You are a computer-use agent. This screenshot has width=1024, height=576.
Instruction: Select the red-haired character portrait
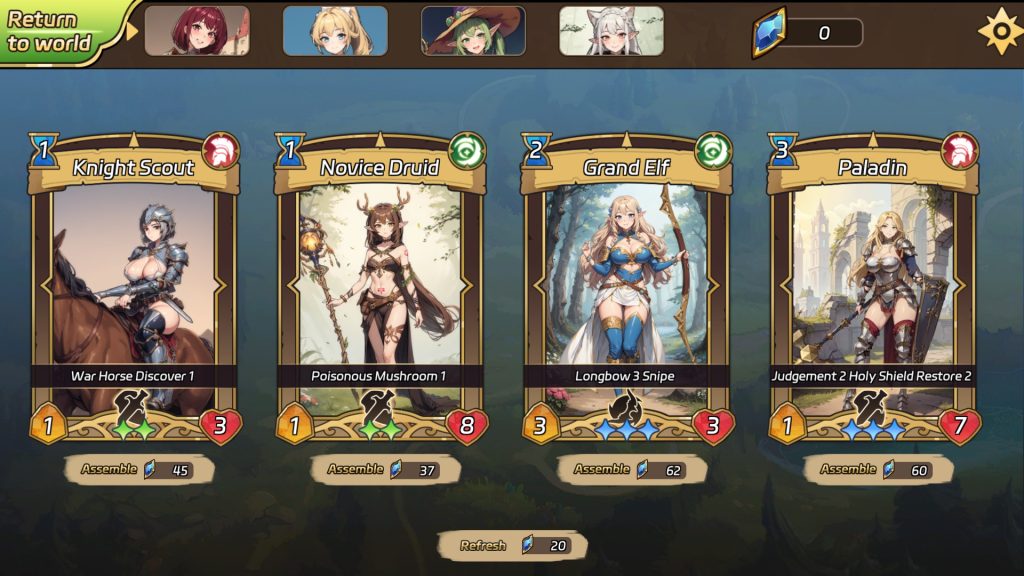coord(197,31)
